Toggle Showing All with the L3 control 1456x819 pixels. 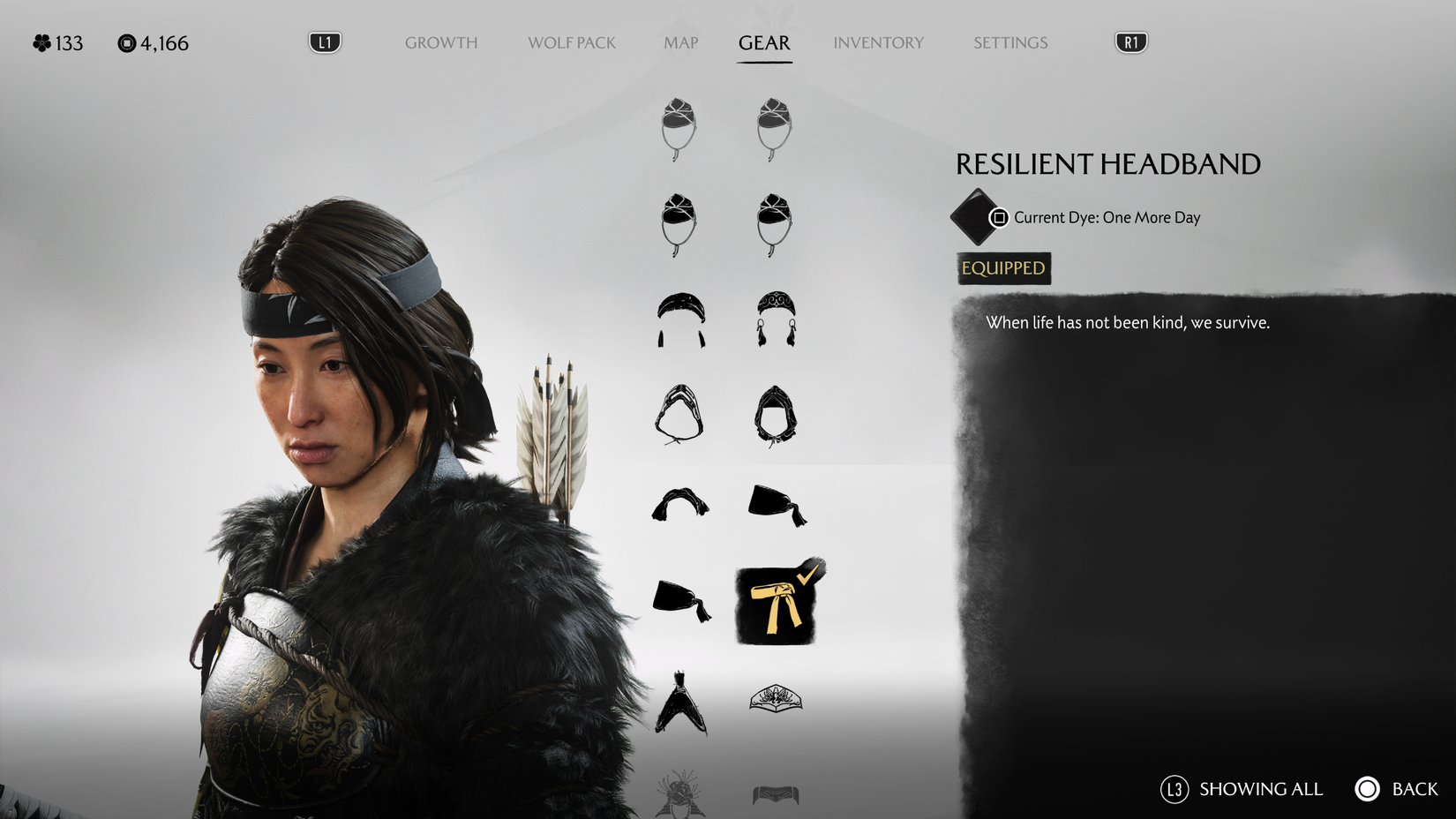(x=1175, y=789)
